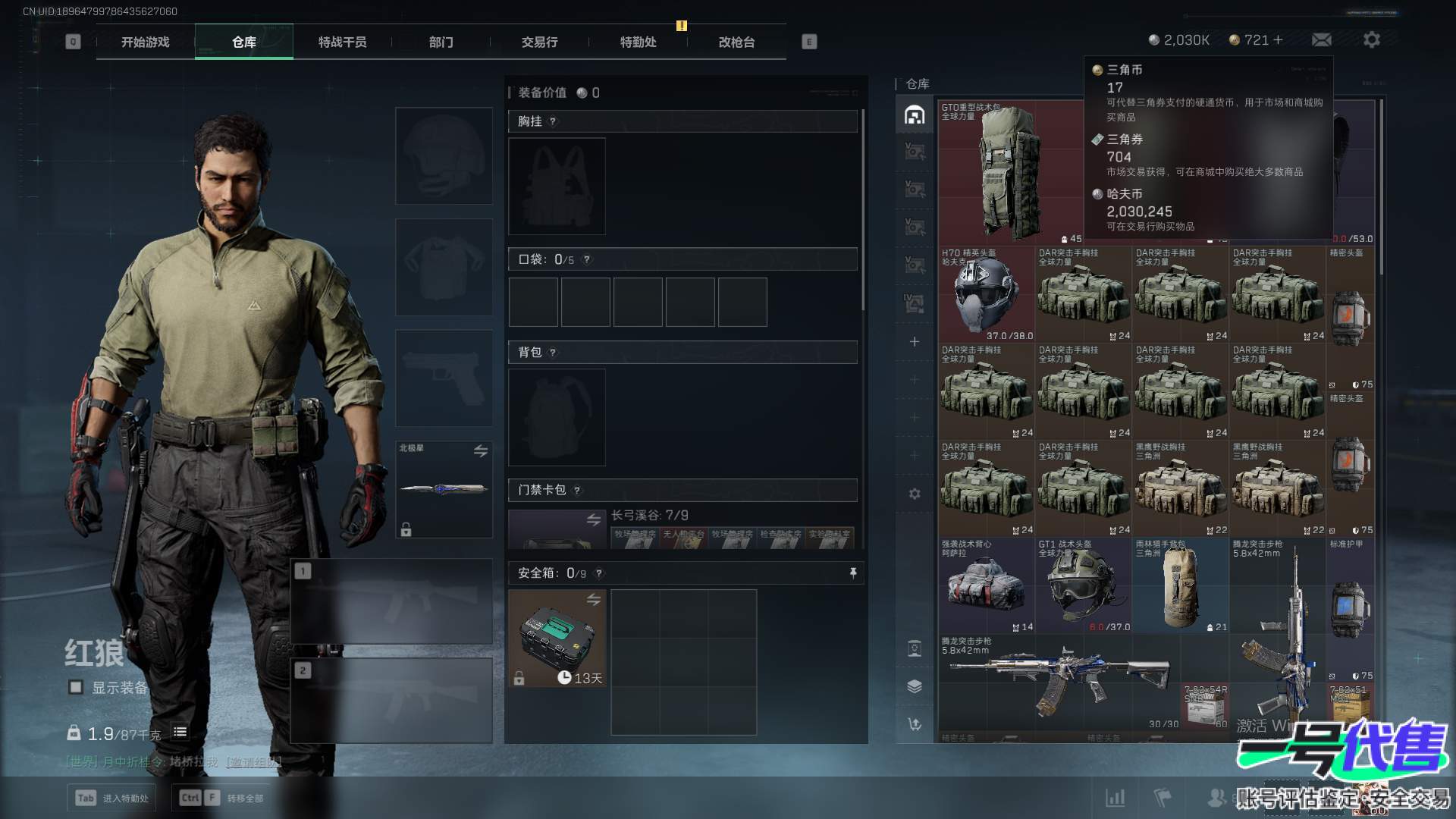Screen dimensions: 1456x819
Task: Open the 部门 tab
Action: tap(441, 42)
